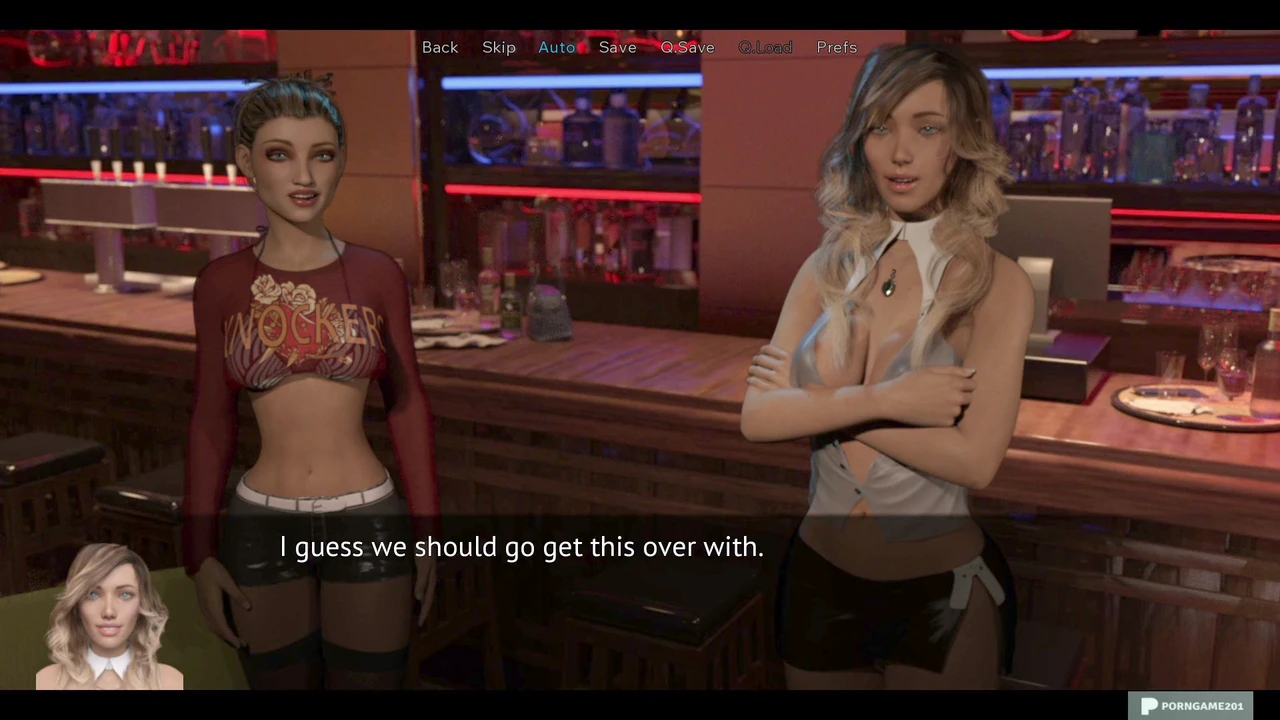The image size is (1280, 720).
Task: Go back with the Back button
Action: [x=440, y=47]
